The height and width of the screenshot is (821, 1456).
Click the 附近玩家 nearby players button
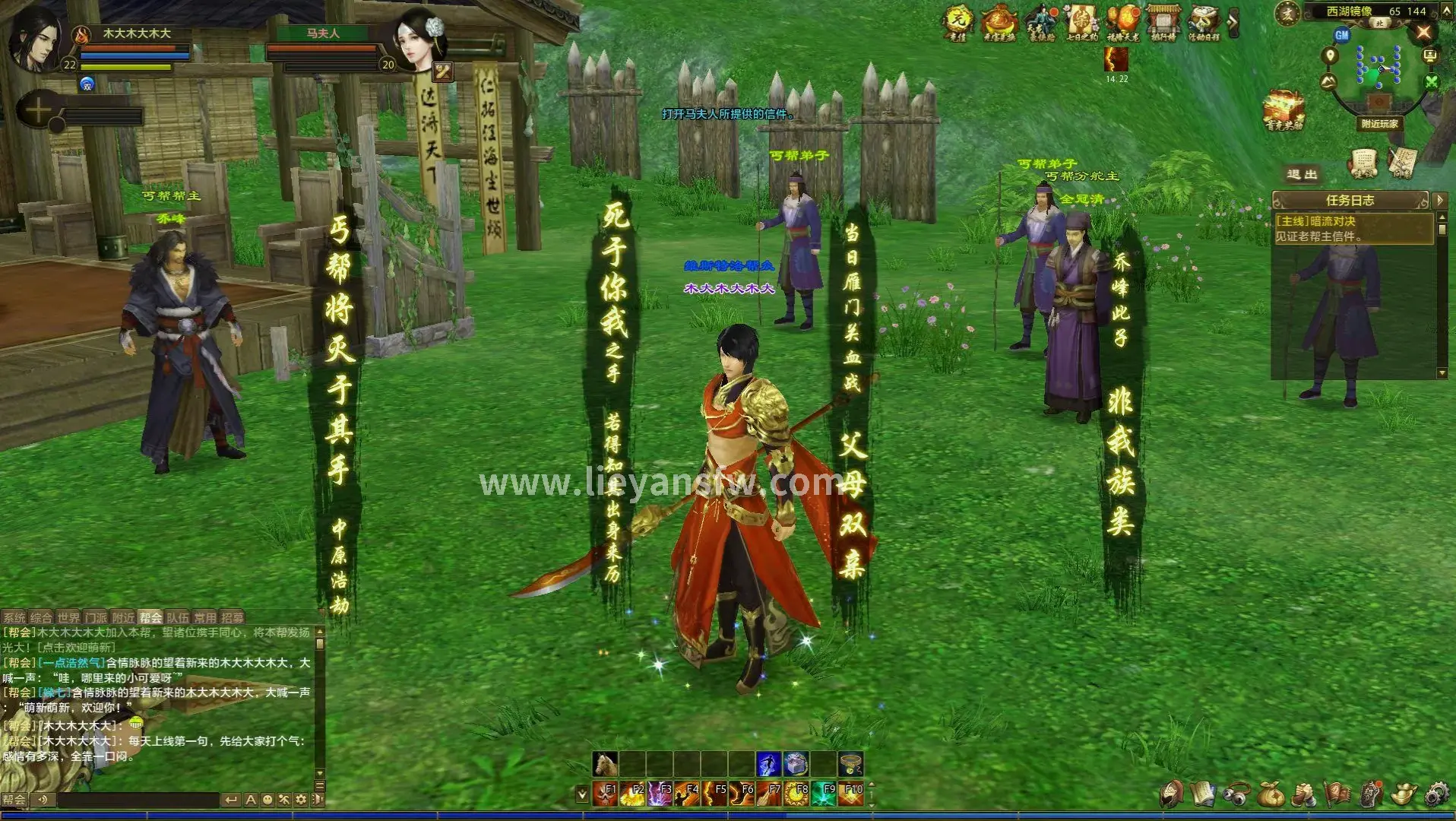pyautogui.click(x=1379, y=124)
